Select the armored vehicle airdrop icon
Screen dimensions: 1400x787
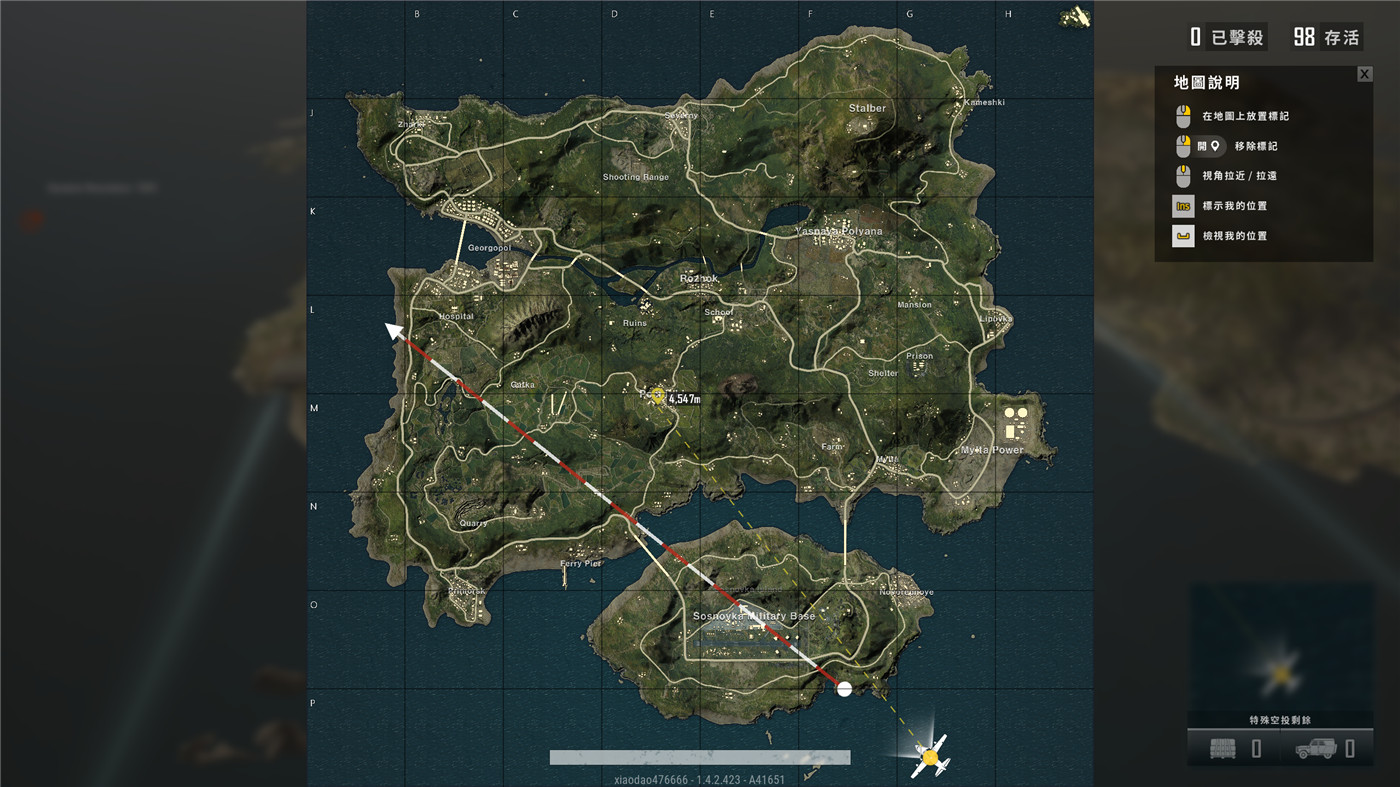coord(1315,748)
